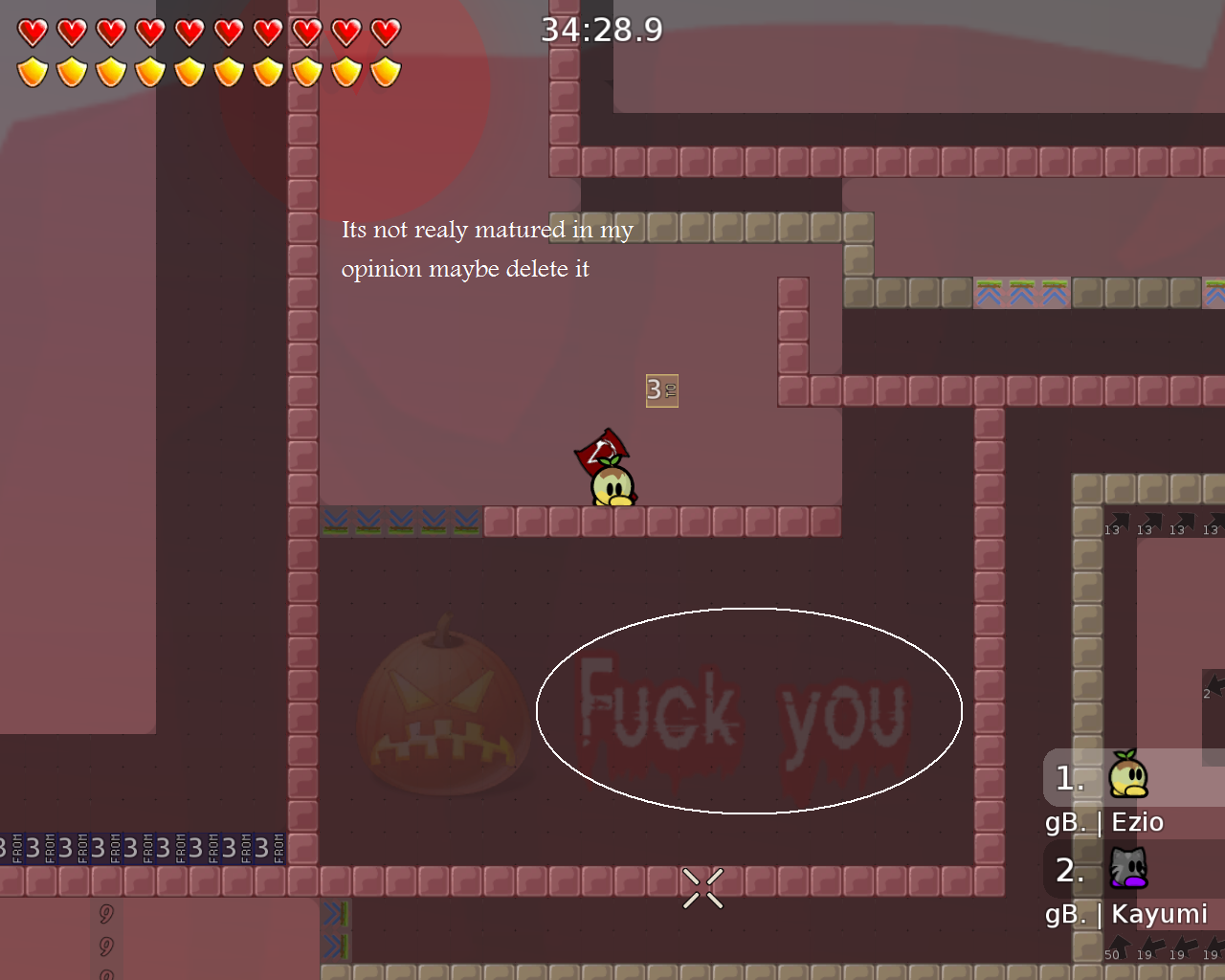Click the small '3' sign above the tee
This screenshot has height=980, width=1225.
tap(662, 390)
